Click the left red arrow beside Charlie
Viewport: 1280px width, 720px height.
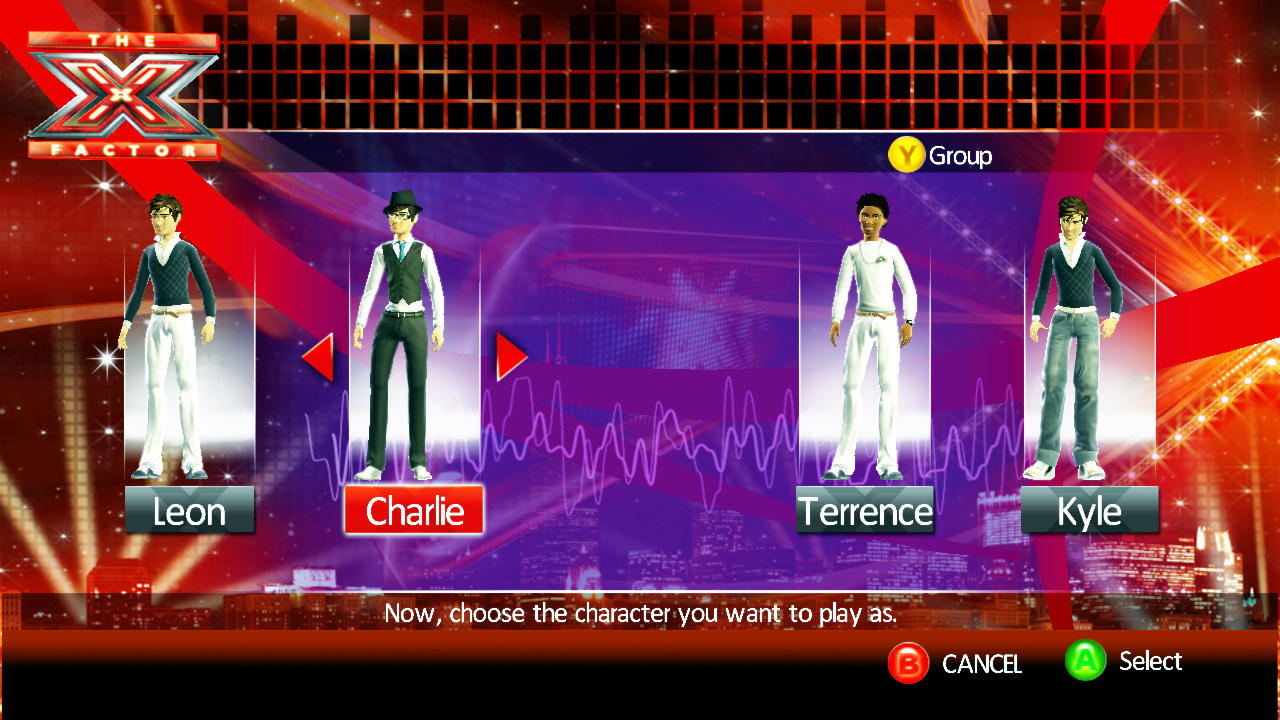[x=319, y=357]
